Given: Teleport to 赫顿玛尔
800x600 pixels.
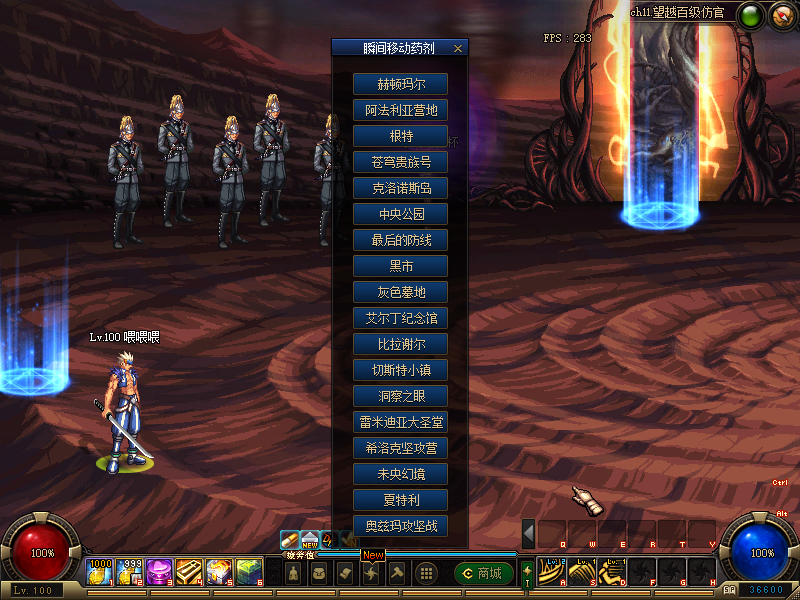Looking at the screenshot, I should point(400,84).
